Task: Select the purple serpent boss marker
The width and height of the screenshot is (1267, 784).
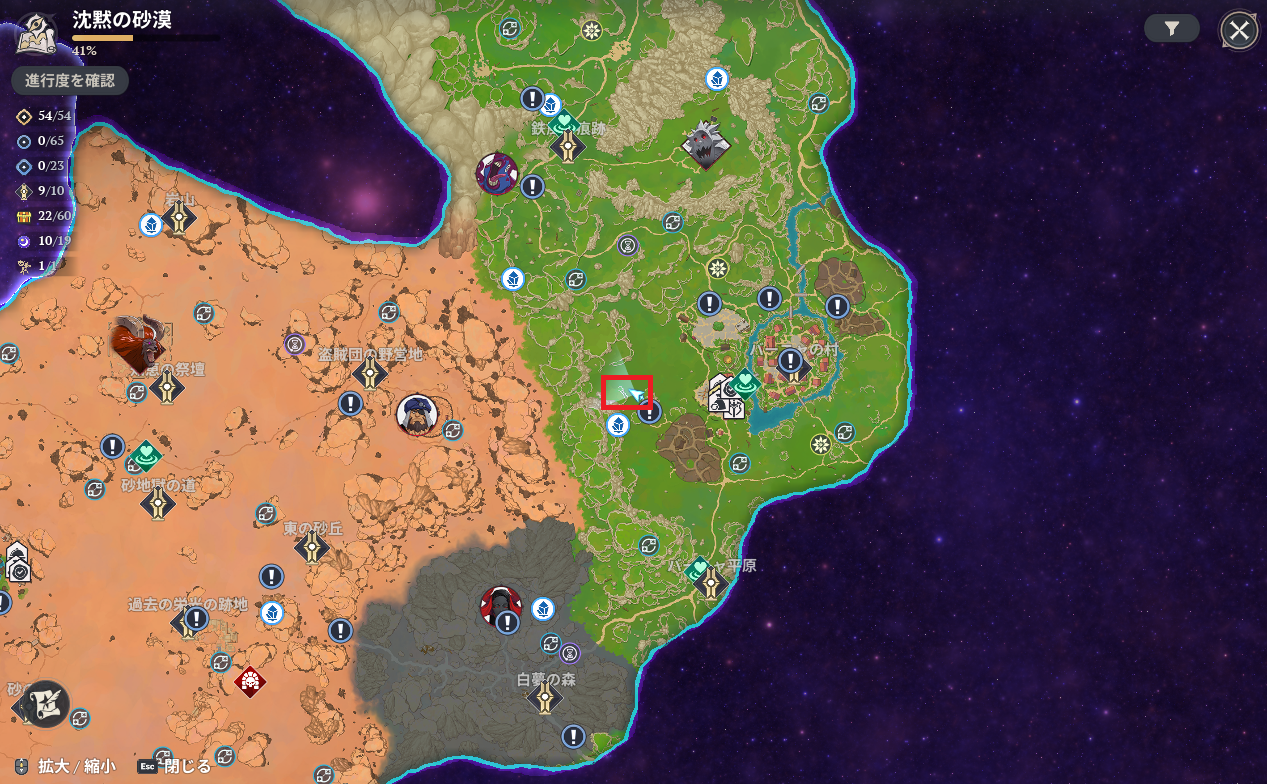Action: tap(496, 173)
